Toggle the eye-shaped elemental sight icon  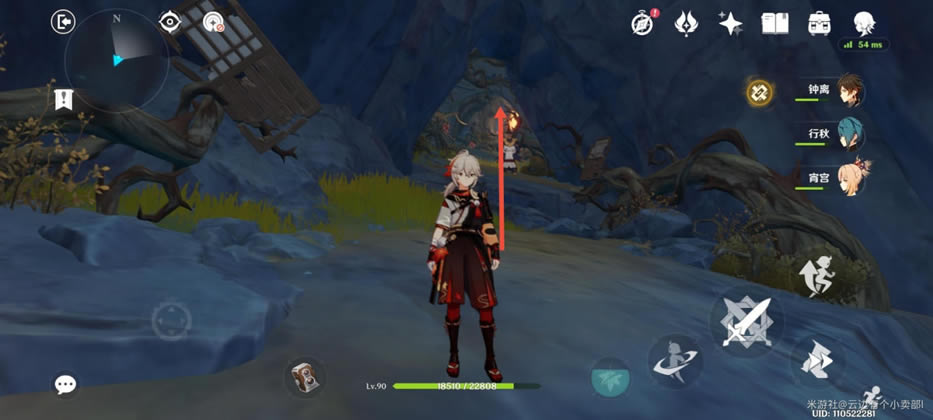pos(170,22)
